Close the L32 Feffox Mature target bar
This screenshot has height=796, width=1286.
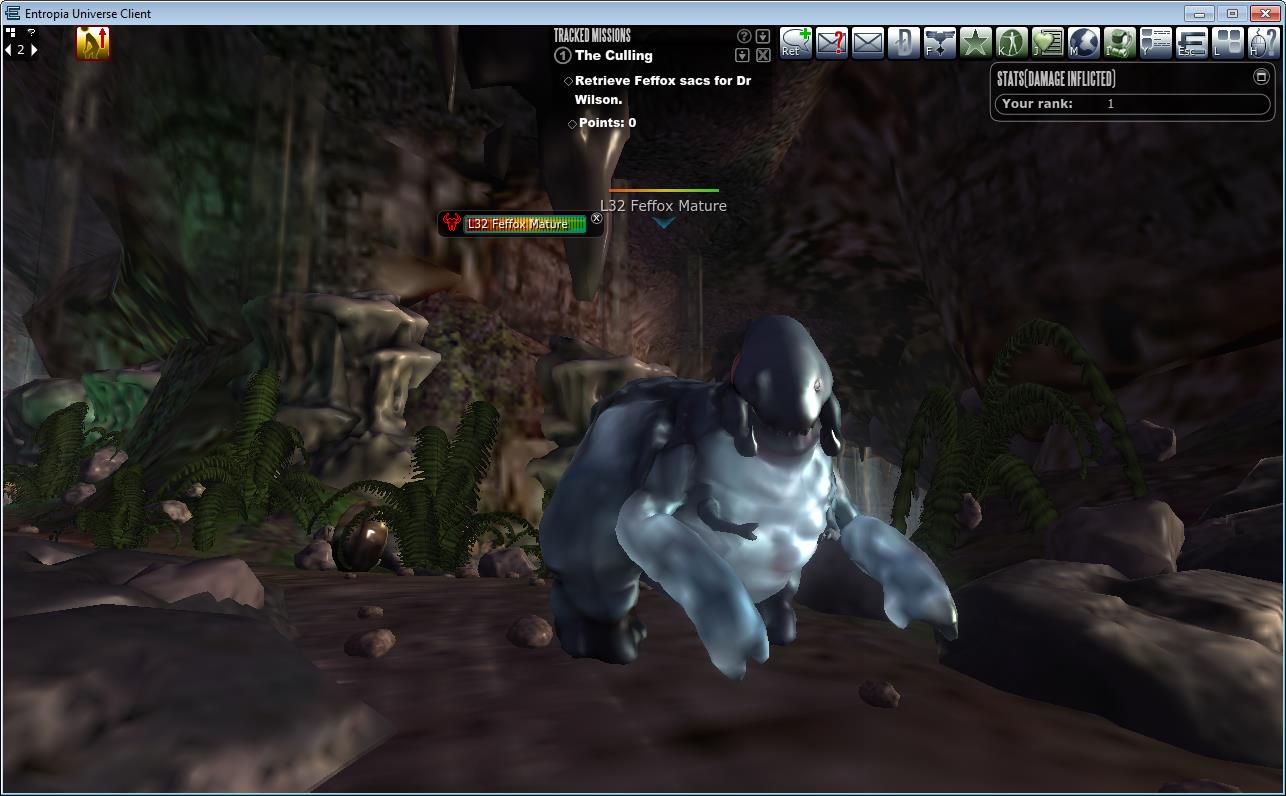597,219
